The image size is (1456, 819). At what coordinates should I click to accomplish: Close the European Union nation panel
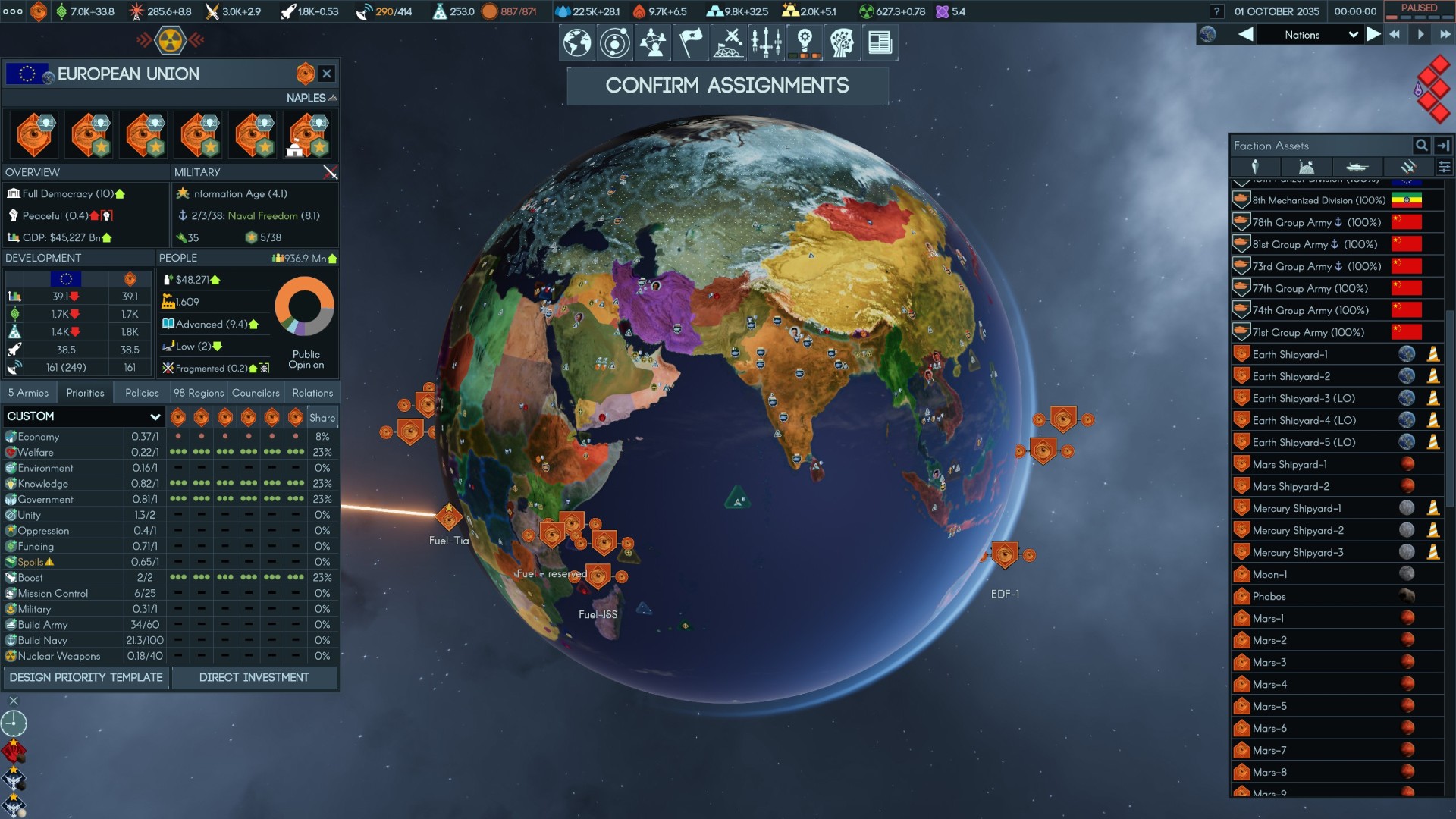pyautogui.click(x=327, y=74)
